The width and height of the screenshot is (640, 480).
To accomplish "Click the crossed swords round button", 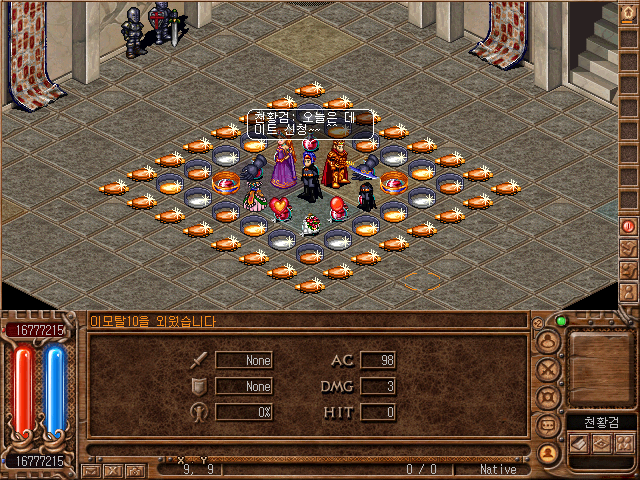I will (547, 369).
